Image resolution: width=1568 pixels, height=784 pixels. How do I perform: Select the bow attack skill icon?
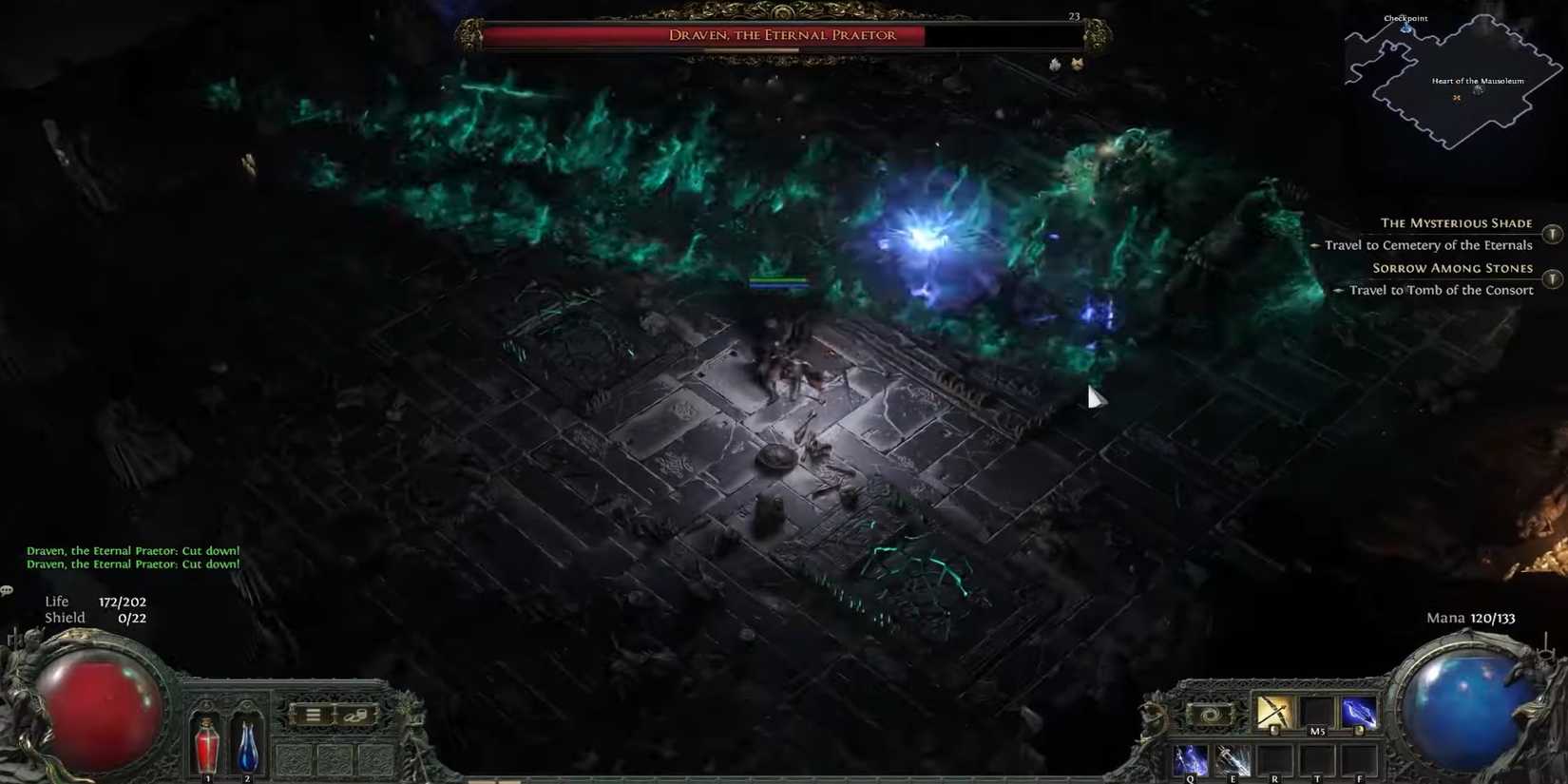(1274, 711)
